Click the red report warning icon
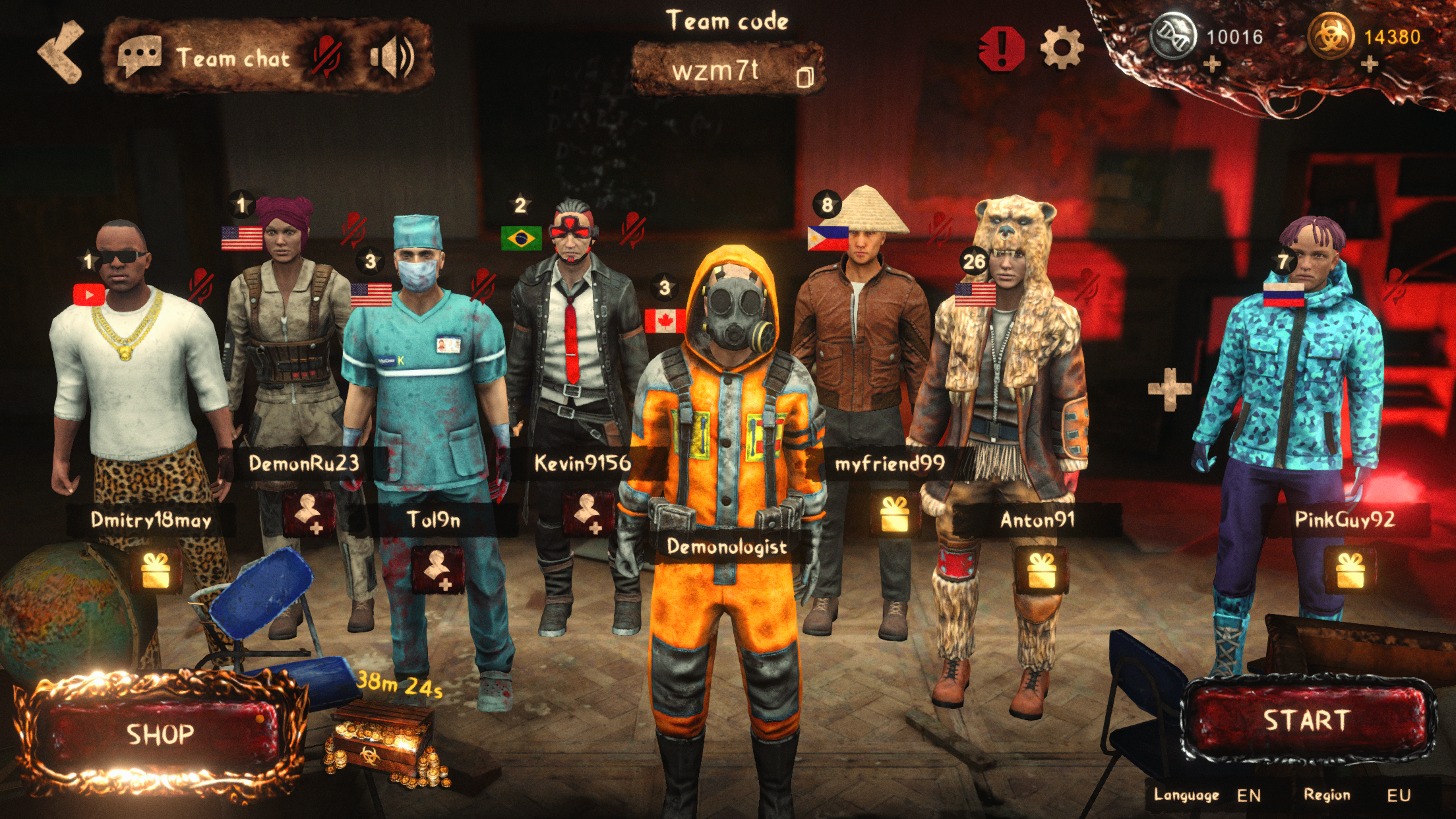This screenshot has height=819, width=1456. (1003, 47)
